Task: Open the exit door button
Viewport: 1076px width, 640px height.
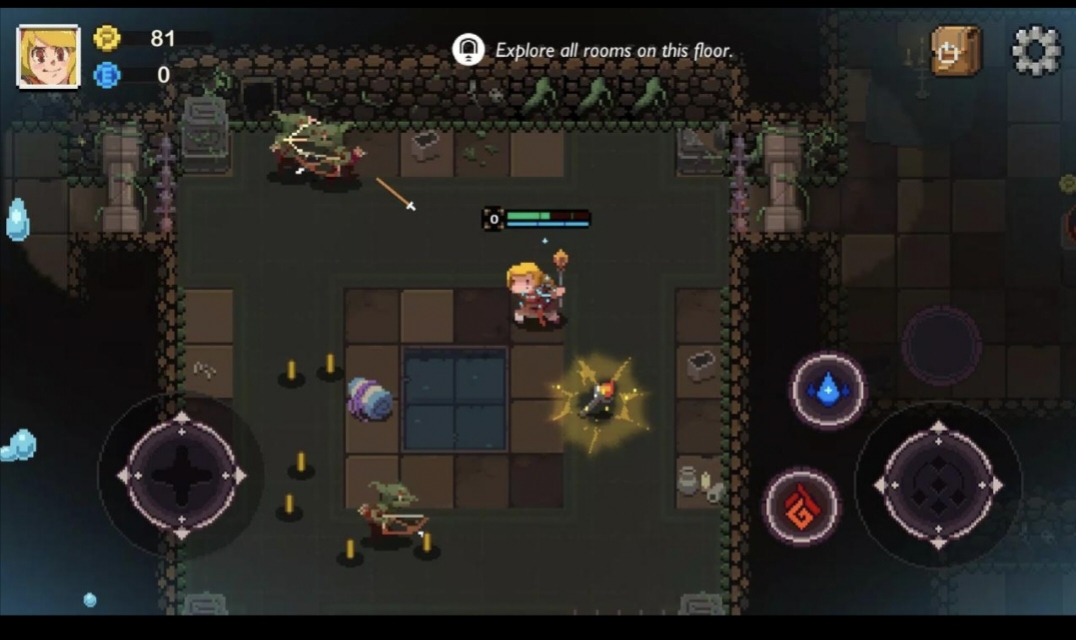Action: coord(955,50)
